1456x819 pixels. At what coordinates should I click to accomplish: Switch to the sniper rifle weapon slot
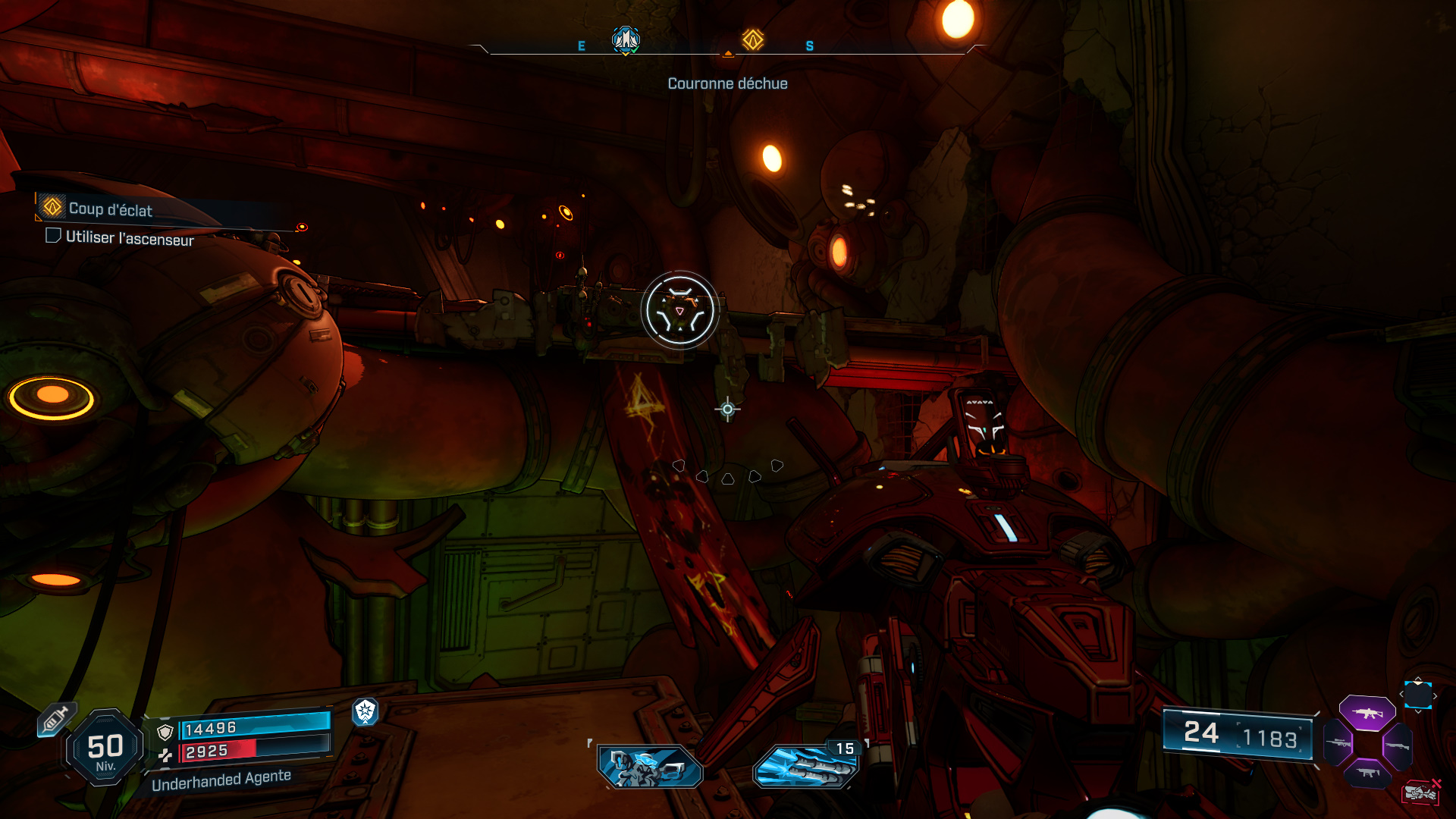(1338, 743)
